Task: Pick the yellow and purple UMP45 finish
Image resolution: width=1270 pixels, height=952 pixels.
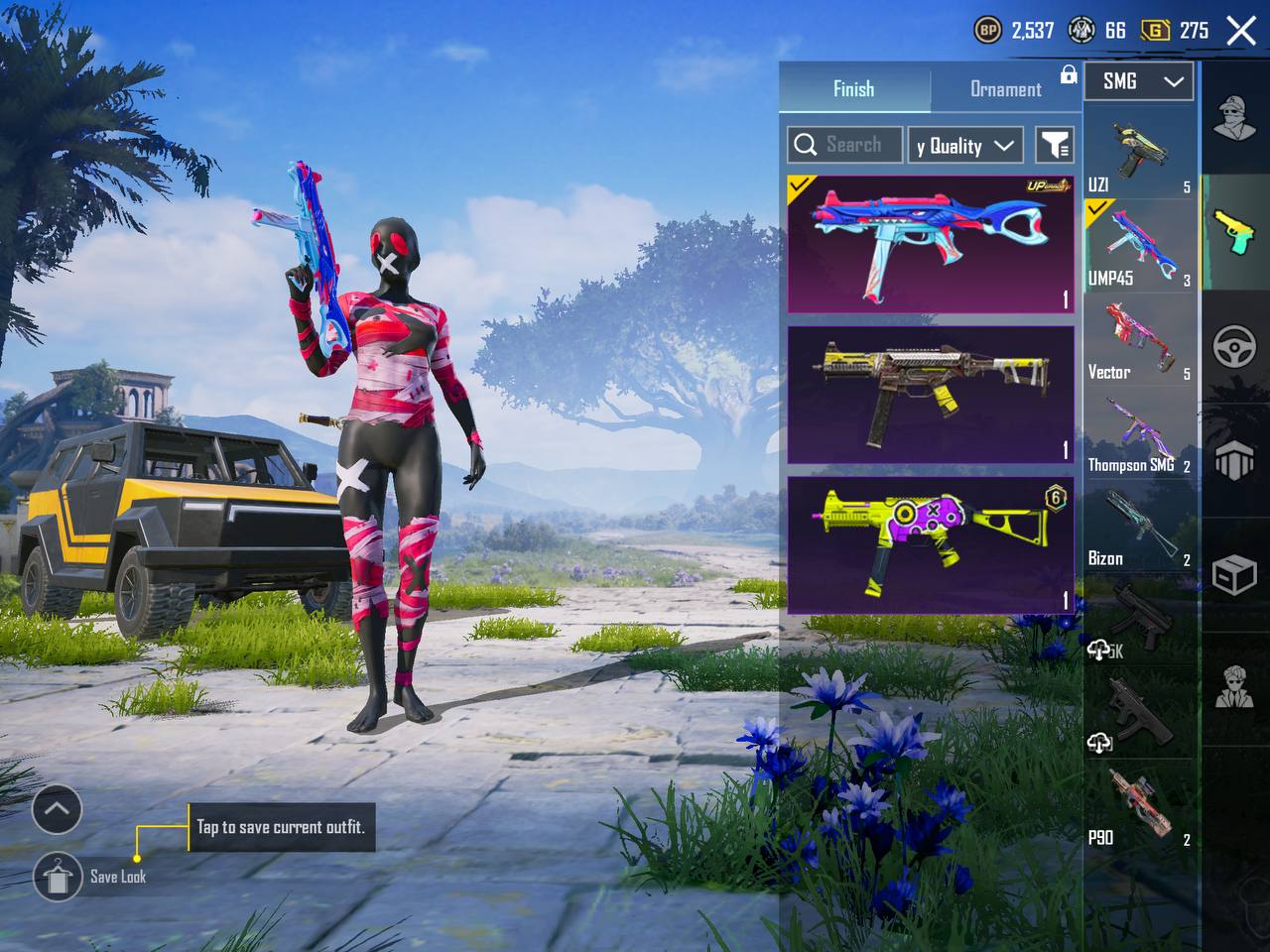Action: tap(931, 543)
